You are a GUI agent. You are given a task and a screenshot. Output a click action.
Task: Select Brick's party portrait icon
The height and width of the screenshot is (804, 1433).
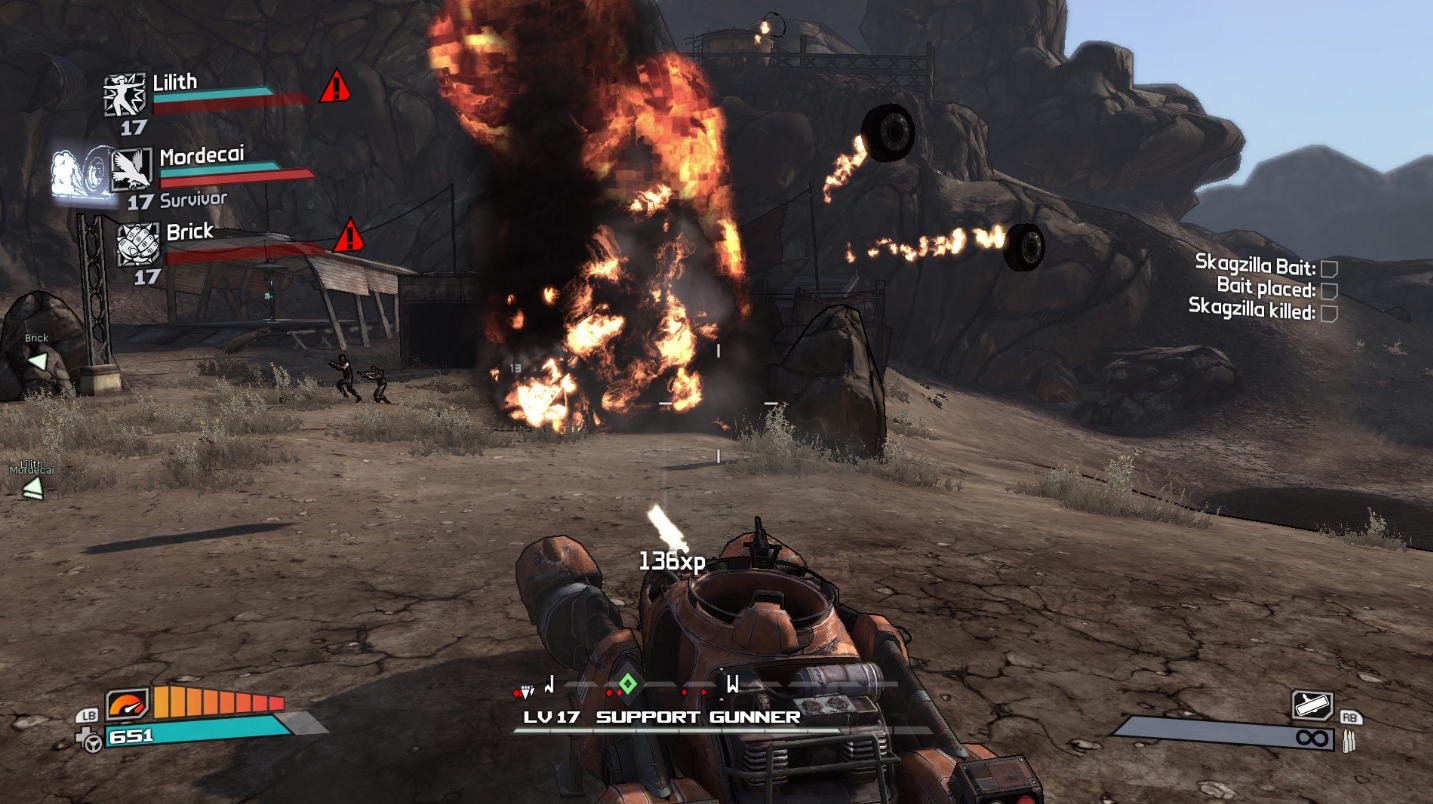pyautogui.click(x=139, y=245)
